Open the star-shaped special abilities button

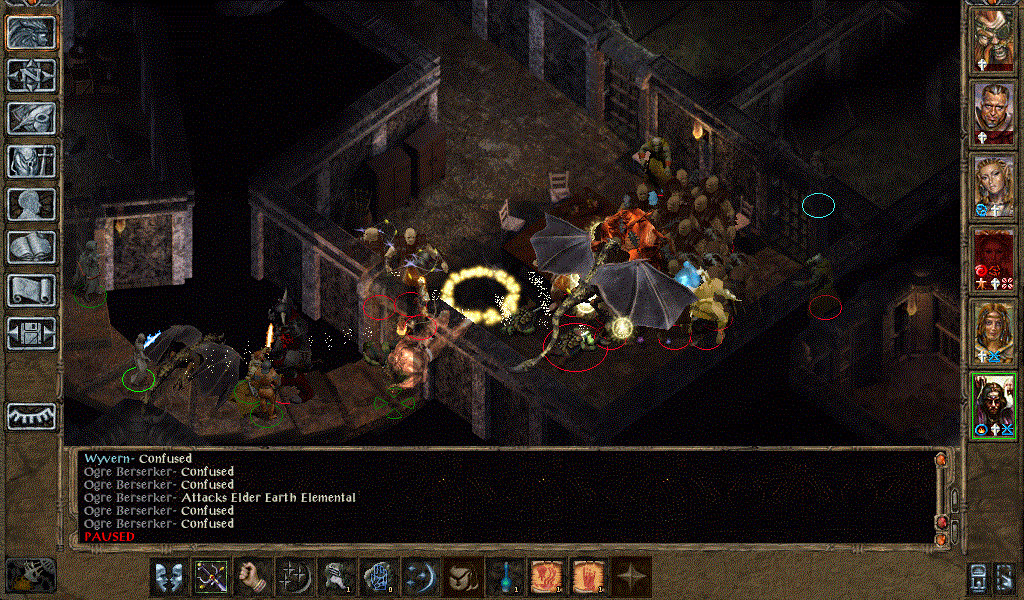click(630, 577)
